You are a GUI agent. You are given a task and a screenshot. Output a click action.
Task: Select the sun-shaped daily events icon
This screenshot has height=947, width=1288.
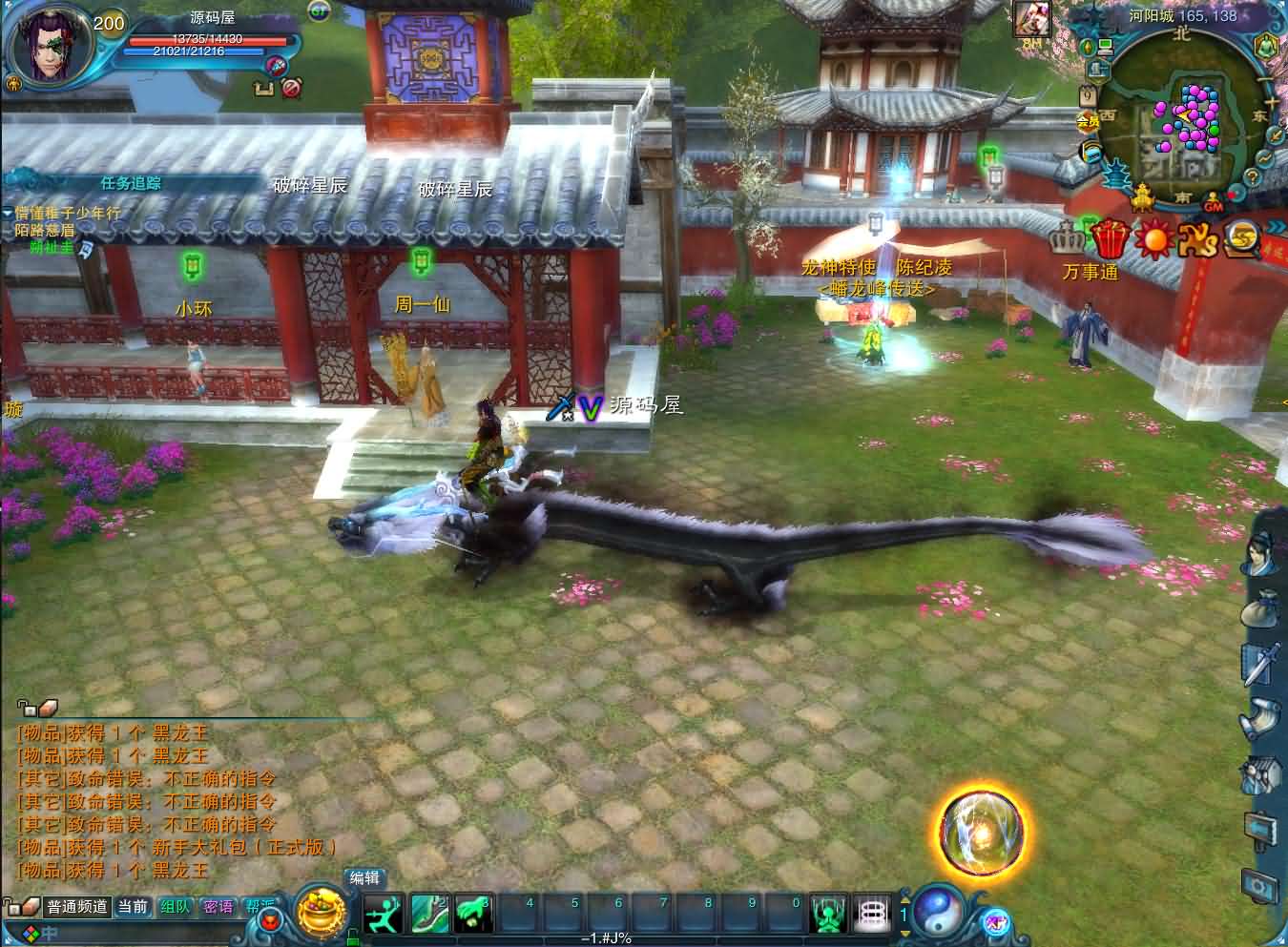(1153, 241)
